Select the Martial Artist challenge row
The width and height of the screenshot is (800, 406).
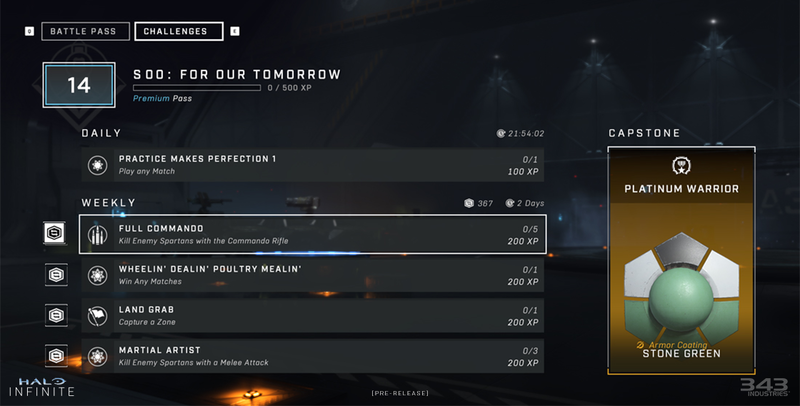313,355
